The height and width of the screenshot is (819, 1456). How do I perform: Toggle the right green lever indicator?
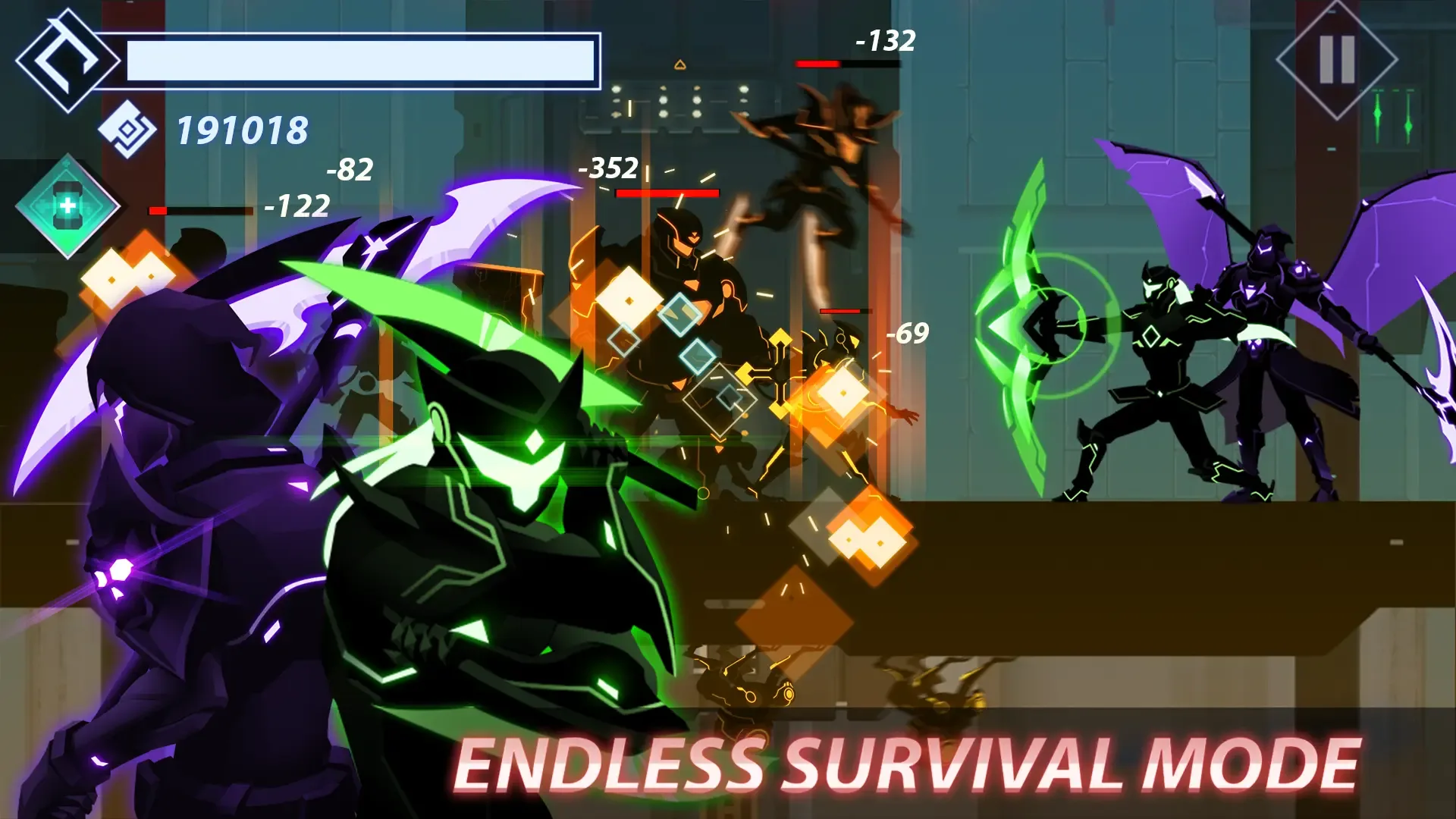1409,126
